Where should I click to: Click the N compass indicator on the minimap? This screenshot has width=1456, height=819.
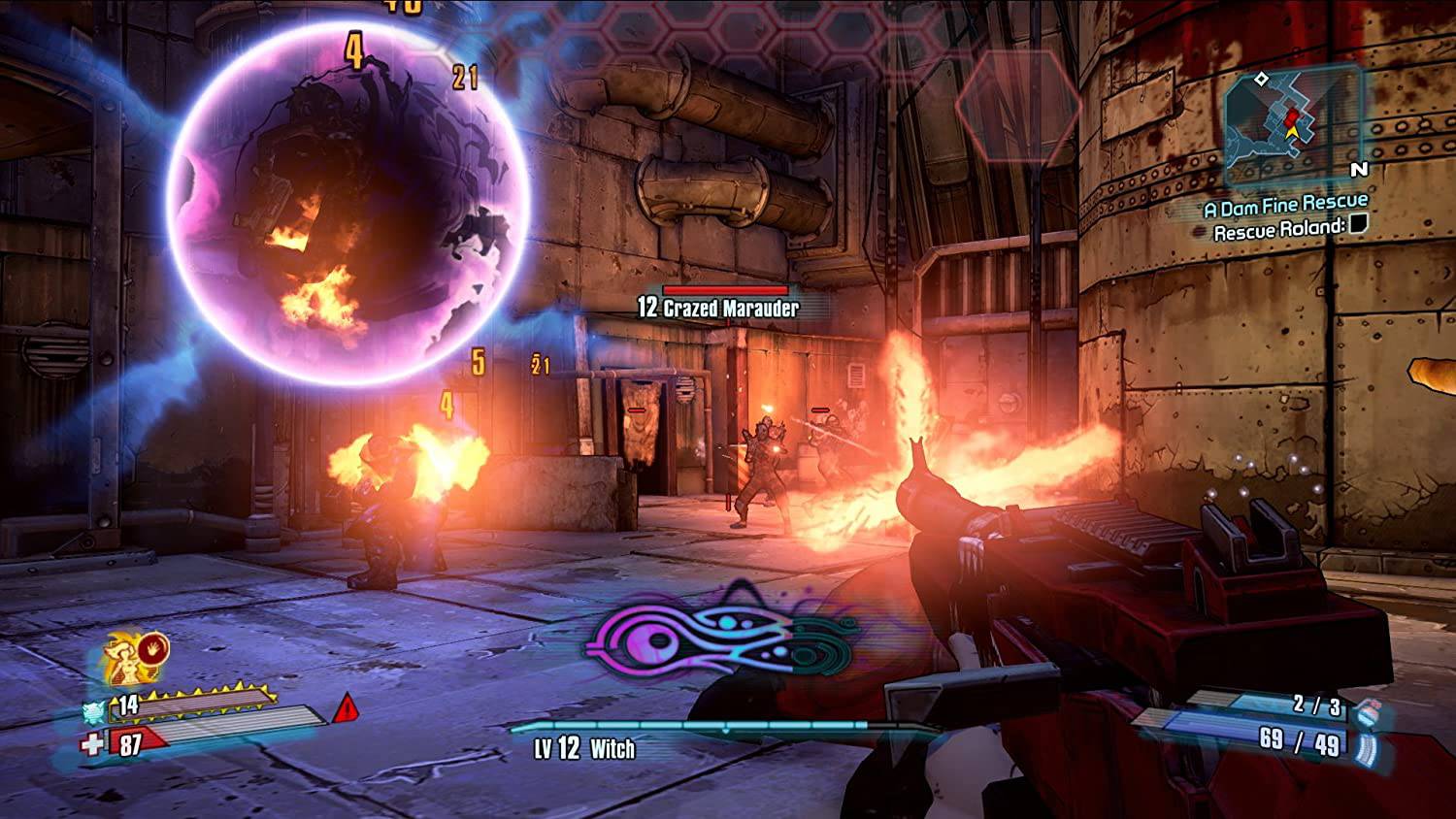pyautogui.click(x=1360, y=170)
